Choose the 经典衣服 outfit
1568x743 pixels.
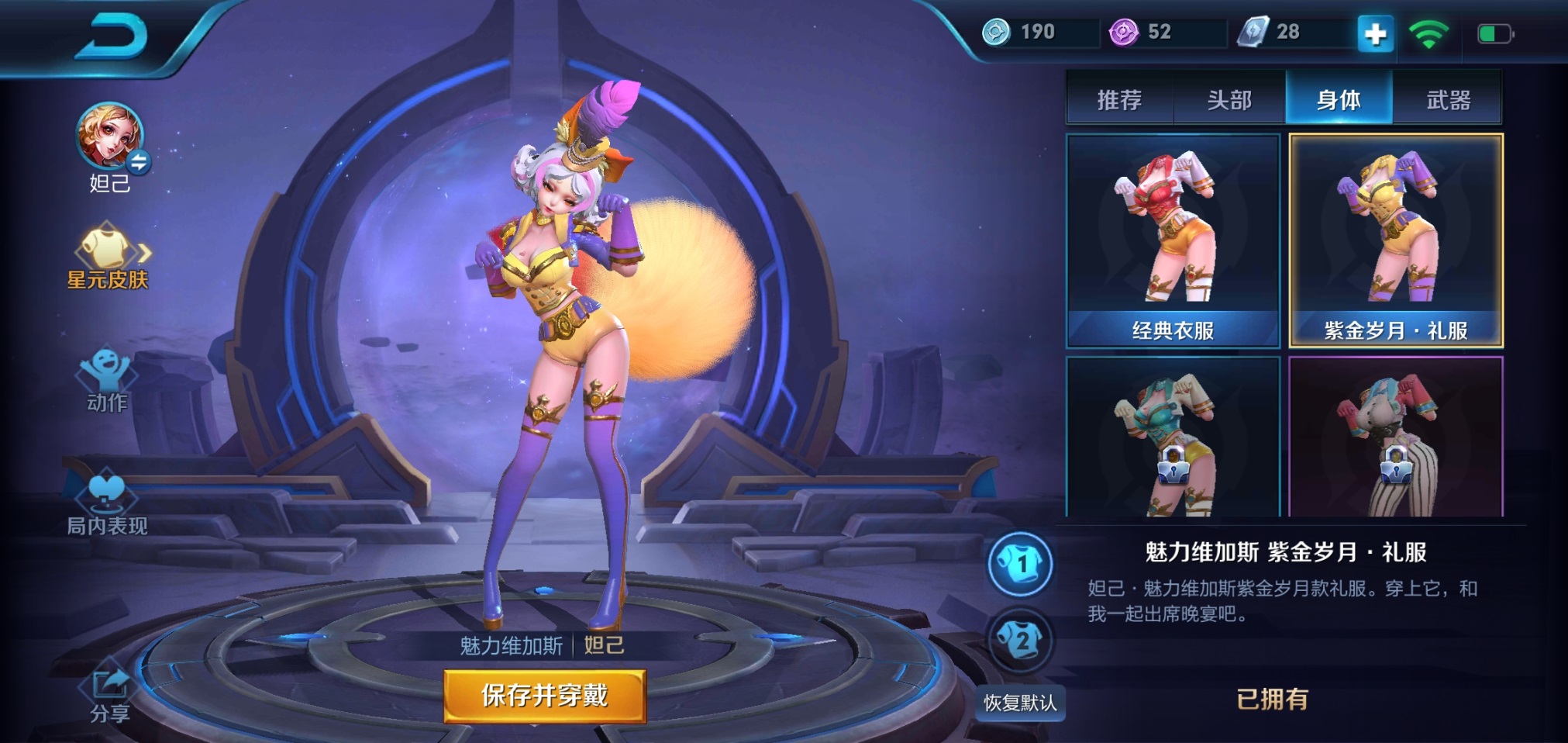[1173, 240]
